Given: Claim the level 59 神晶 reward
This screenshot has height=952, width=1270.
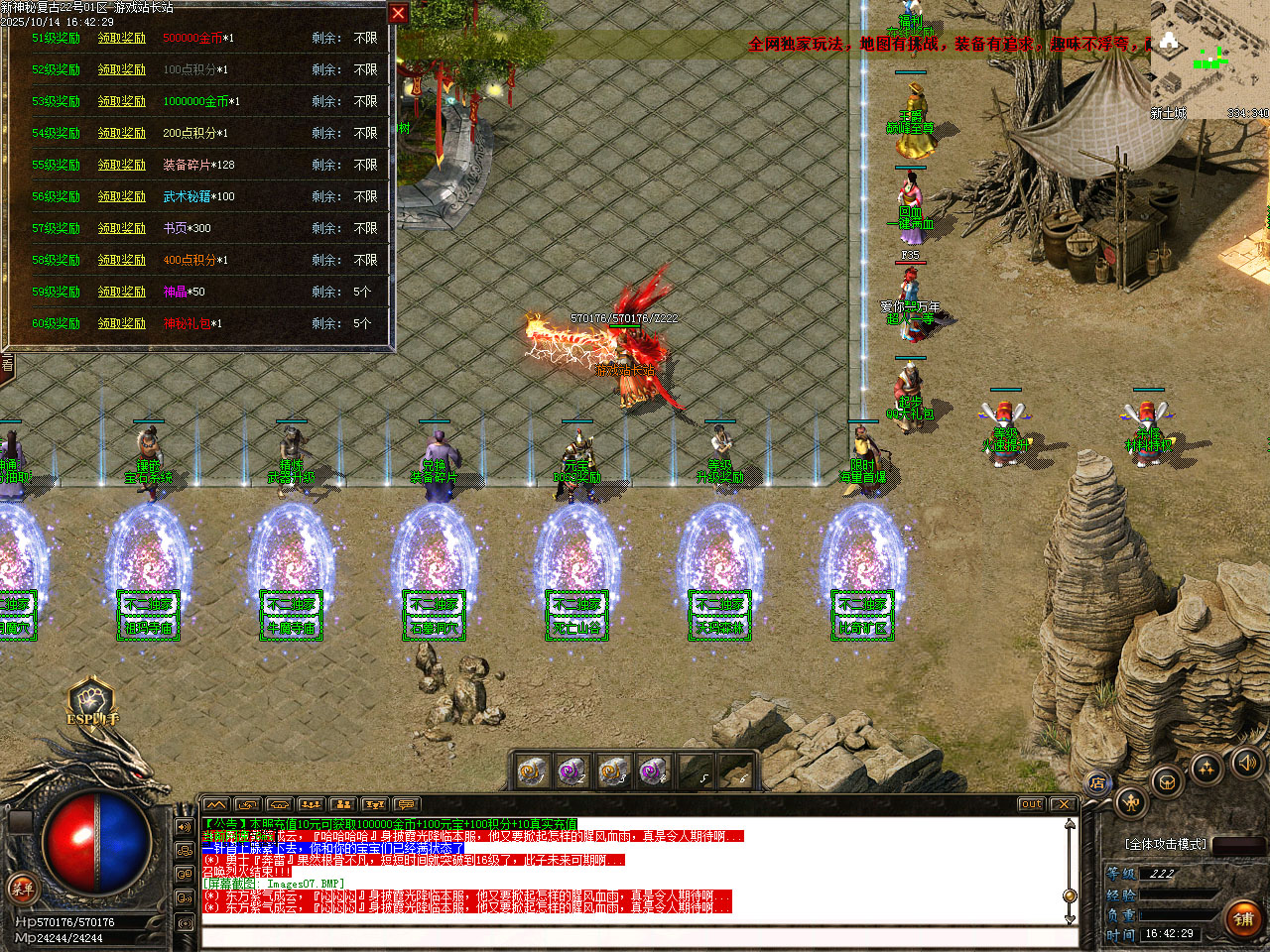Looking at the screenshot, I should click(121, 292).
